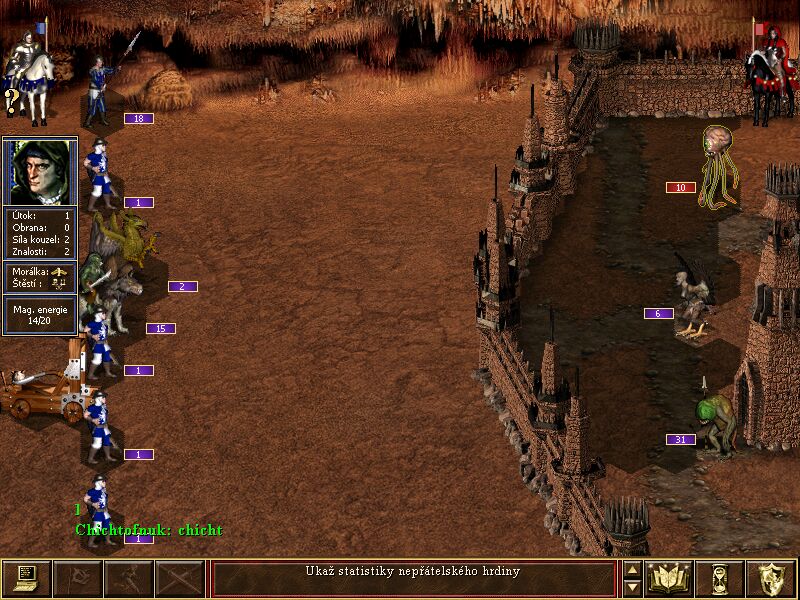
Task: Click the surrender flag button
Action: click(x=77, y=579)
